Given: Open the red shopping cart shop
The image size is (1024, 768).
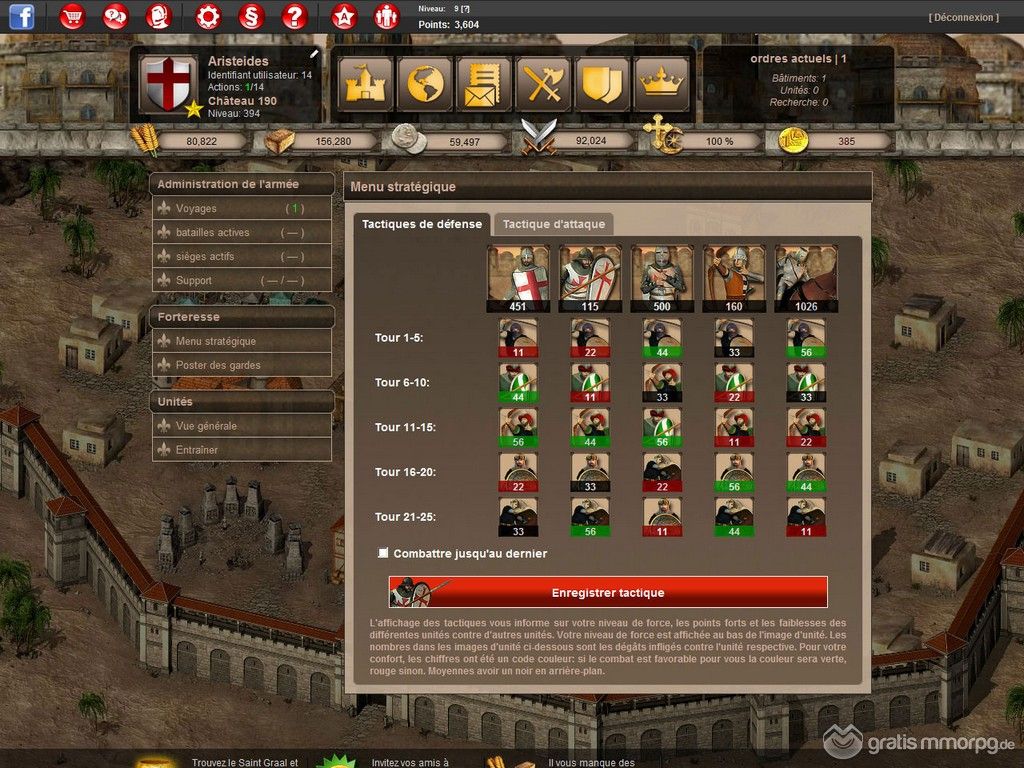Looking at the screenshot, I should tap(73, 16).
